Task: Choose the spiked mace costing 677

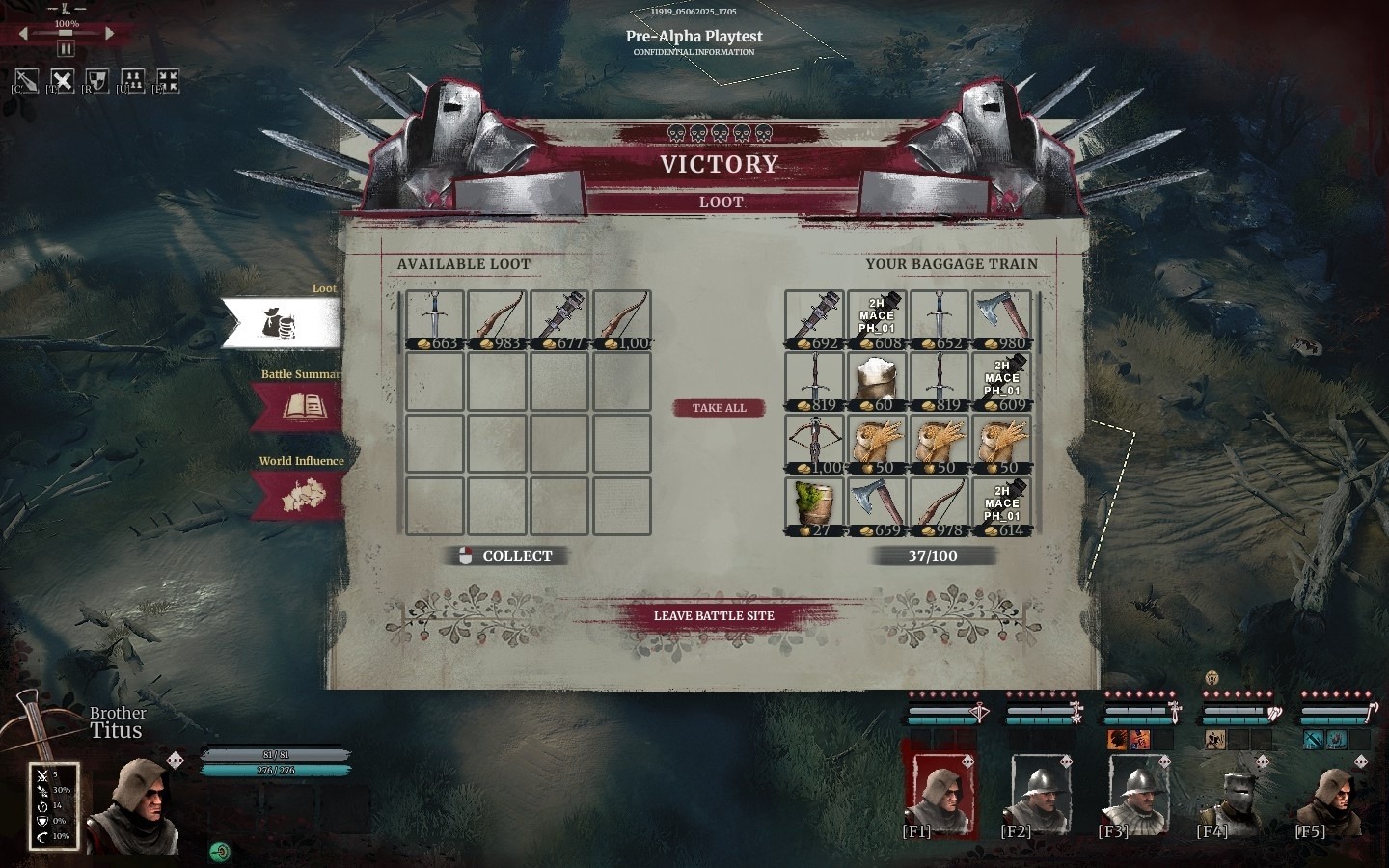Action: point(559,320)
